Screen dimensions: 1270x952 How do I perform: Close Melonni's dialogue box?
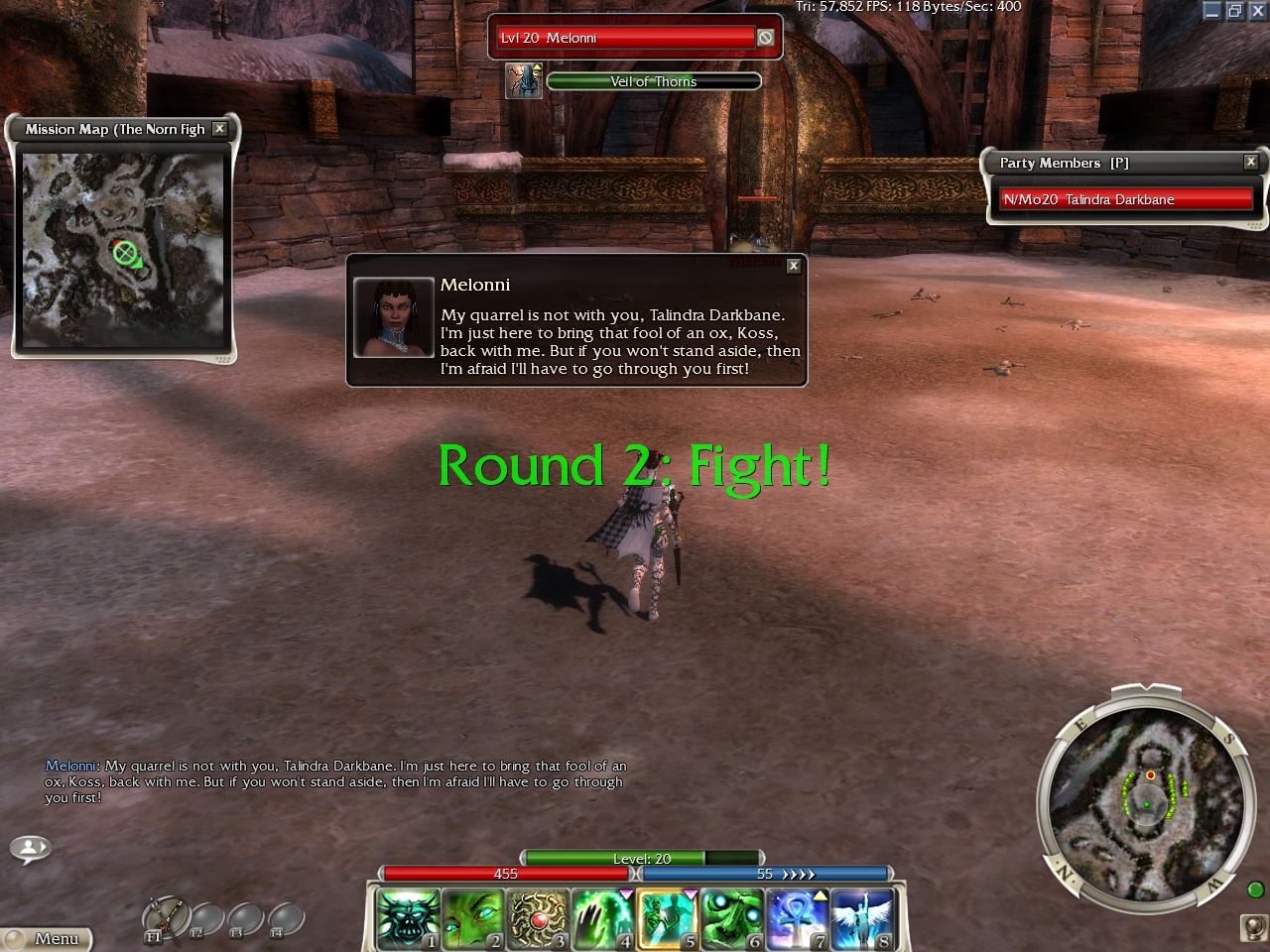(794, 266)
